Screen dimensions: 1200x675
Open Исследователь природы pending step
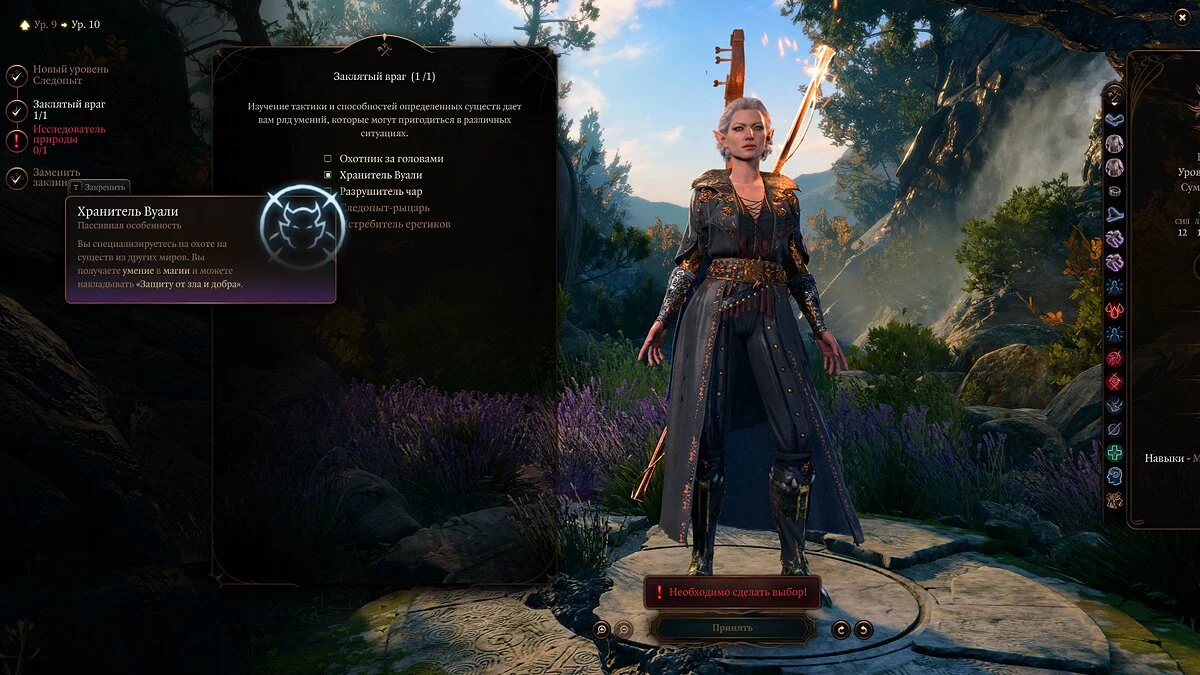pos(17,141)
